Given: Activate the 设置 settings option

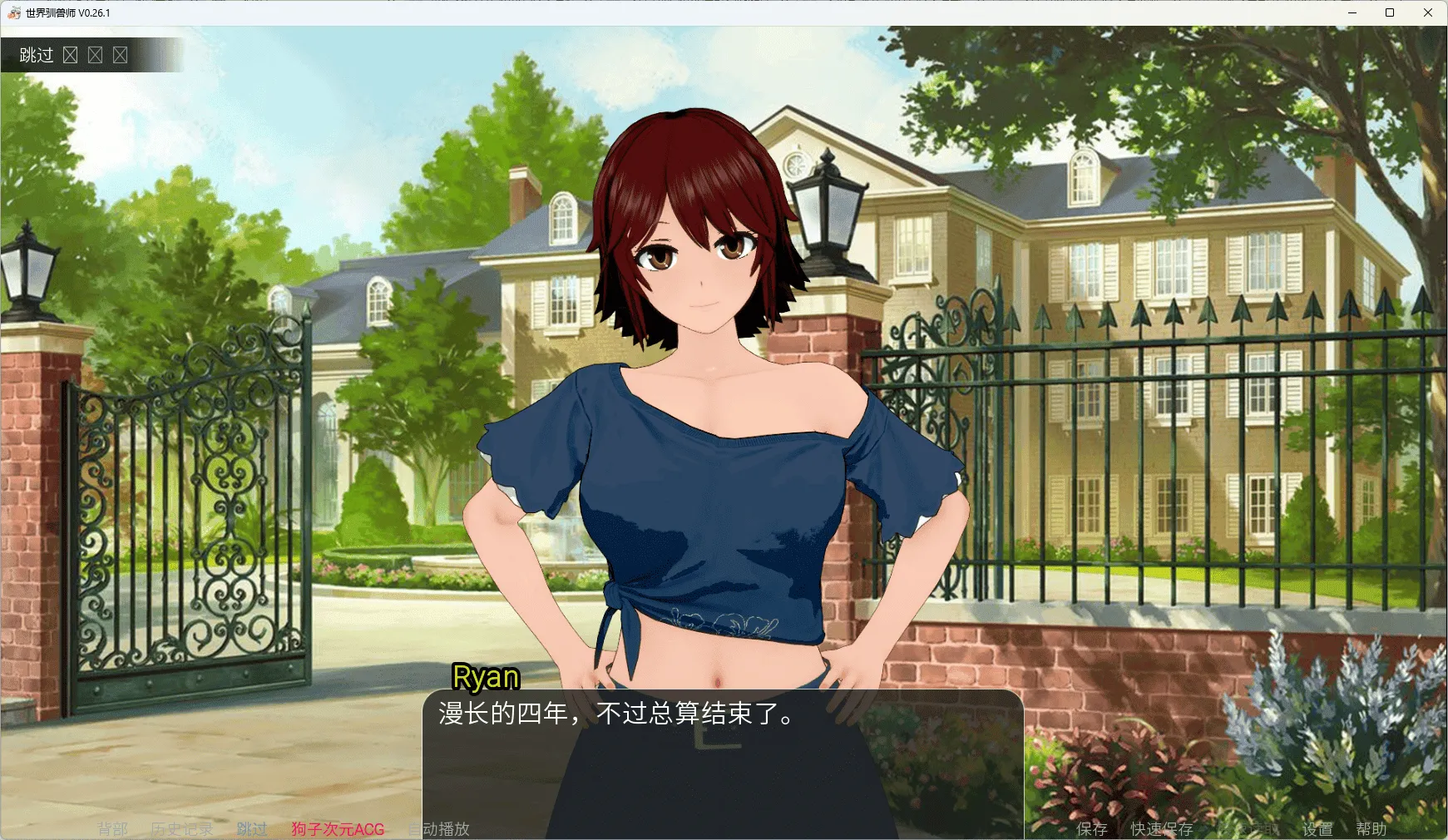Looking at the screenshot, I should coord(1317,828).
